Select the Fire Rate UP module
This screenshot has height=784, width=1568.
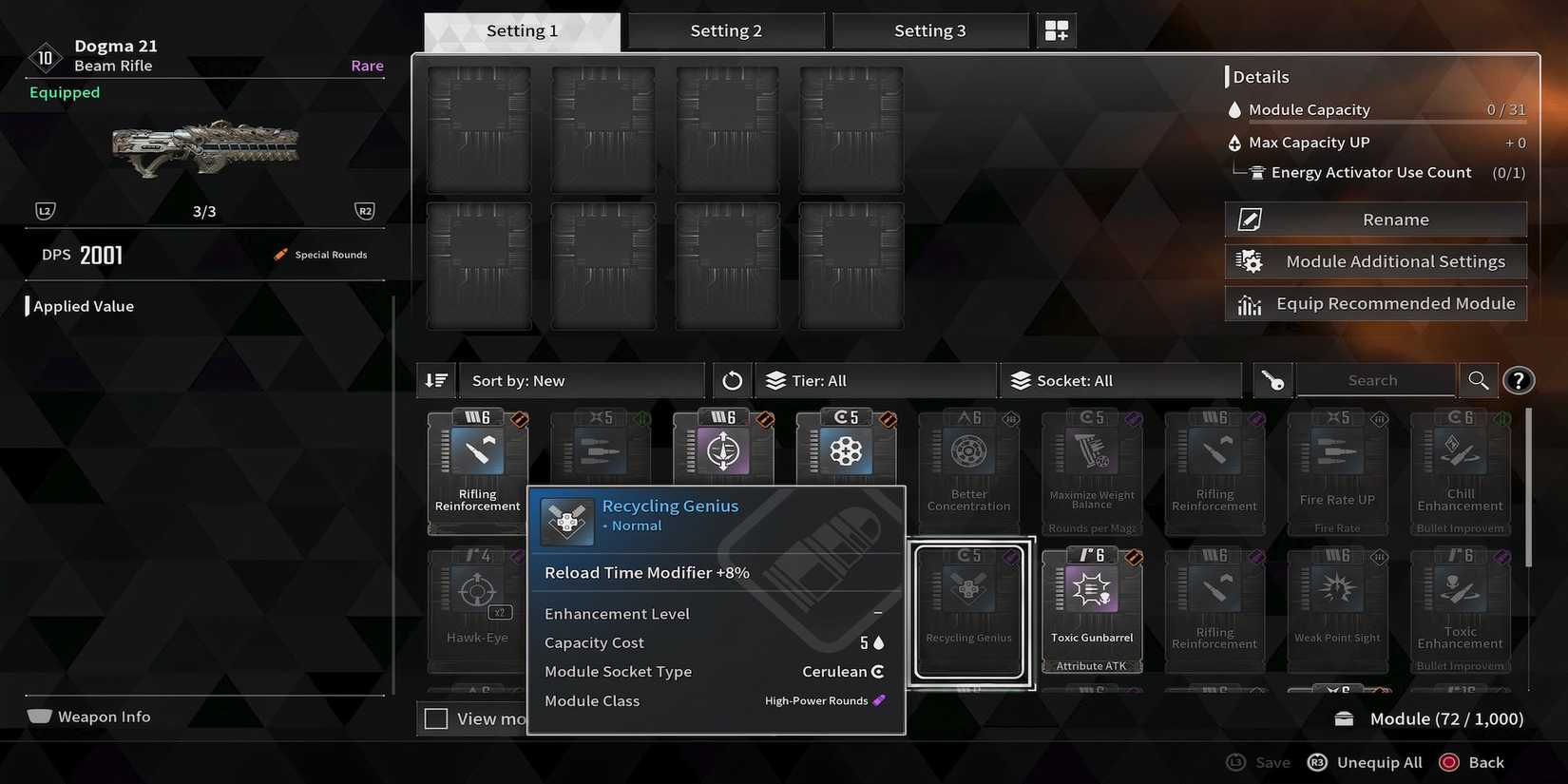click(x=1337, y=470)
